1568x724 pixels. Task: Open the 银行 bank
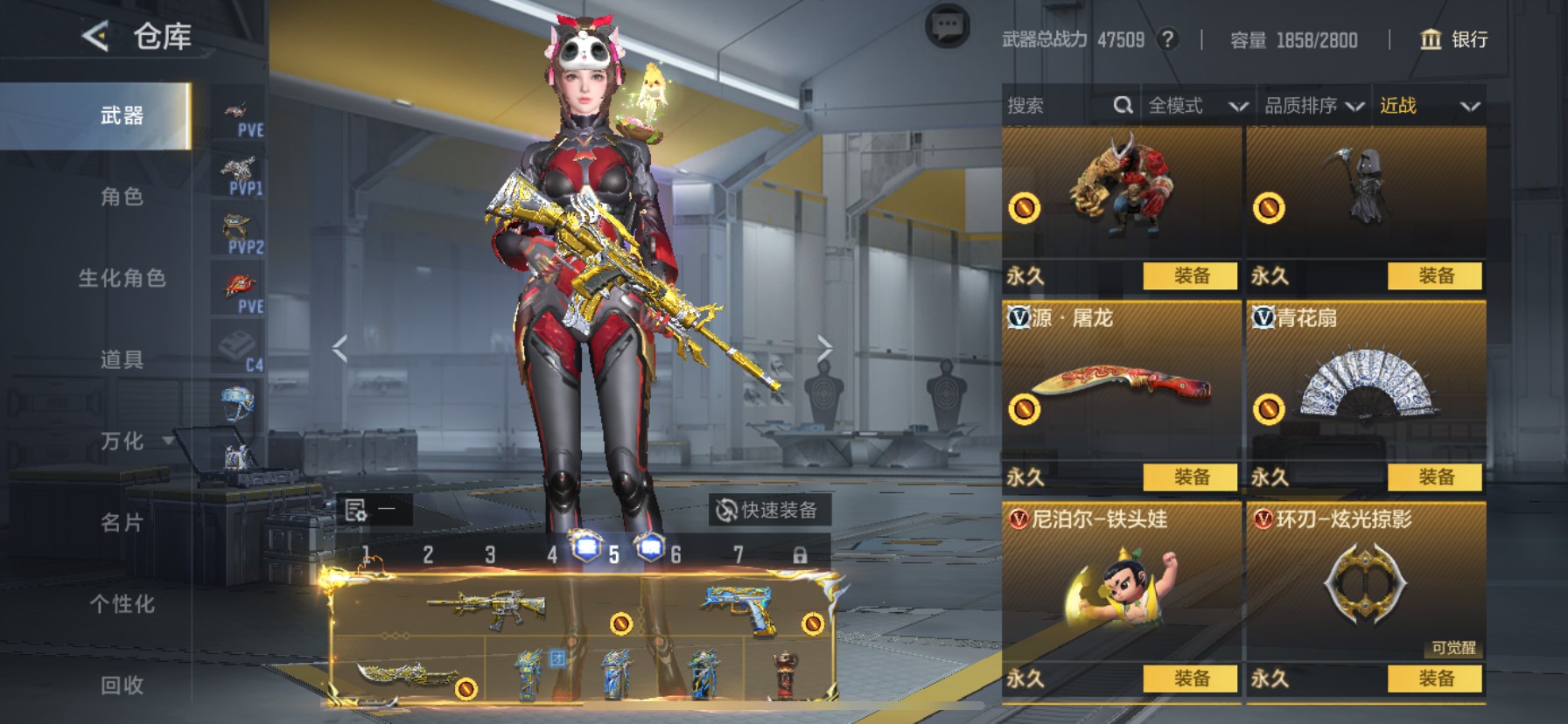1453,39
